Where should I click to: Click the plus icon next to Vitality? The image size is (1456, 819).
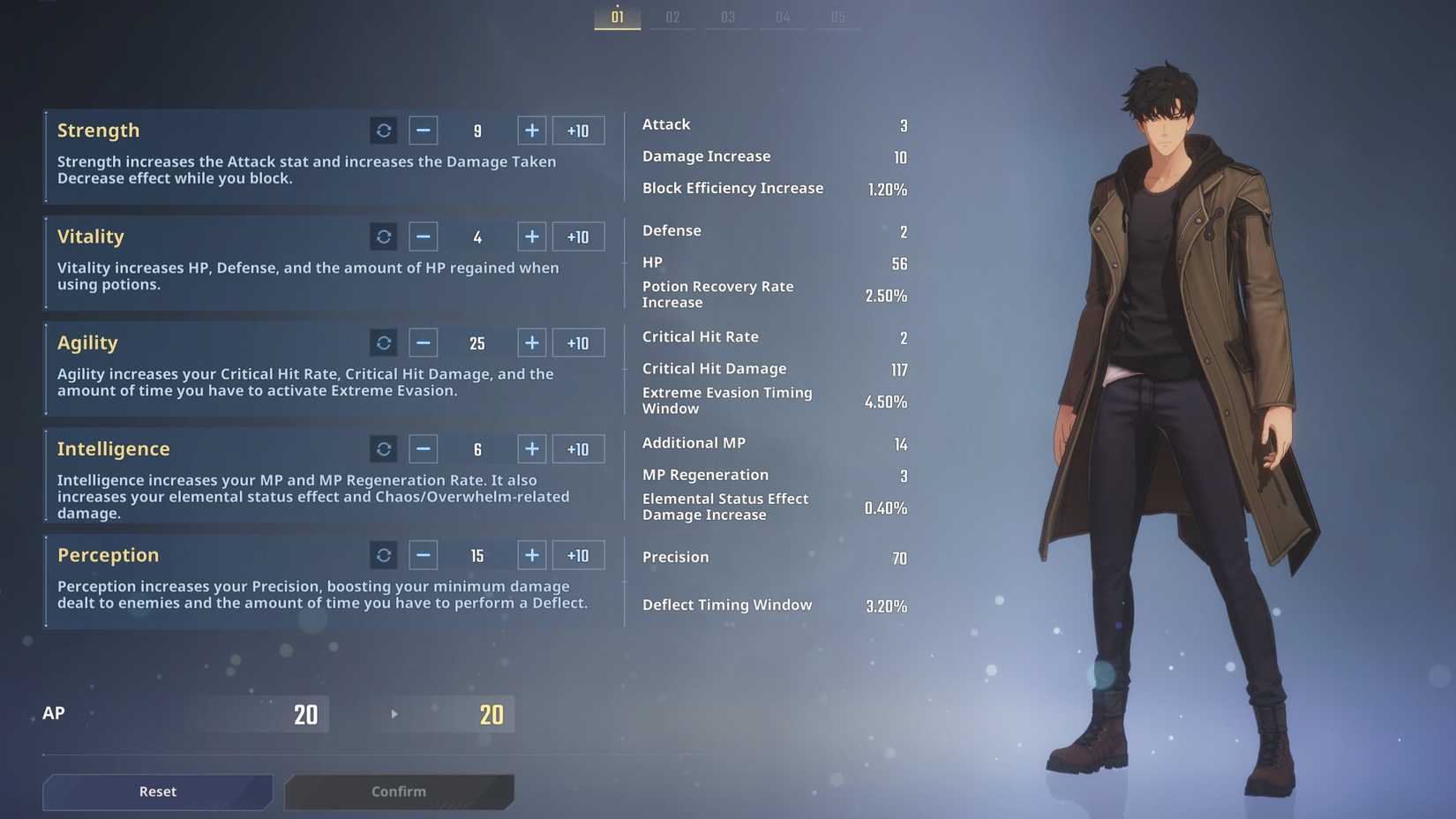531,237
